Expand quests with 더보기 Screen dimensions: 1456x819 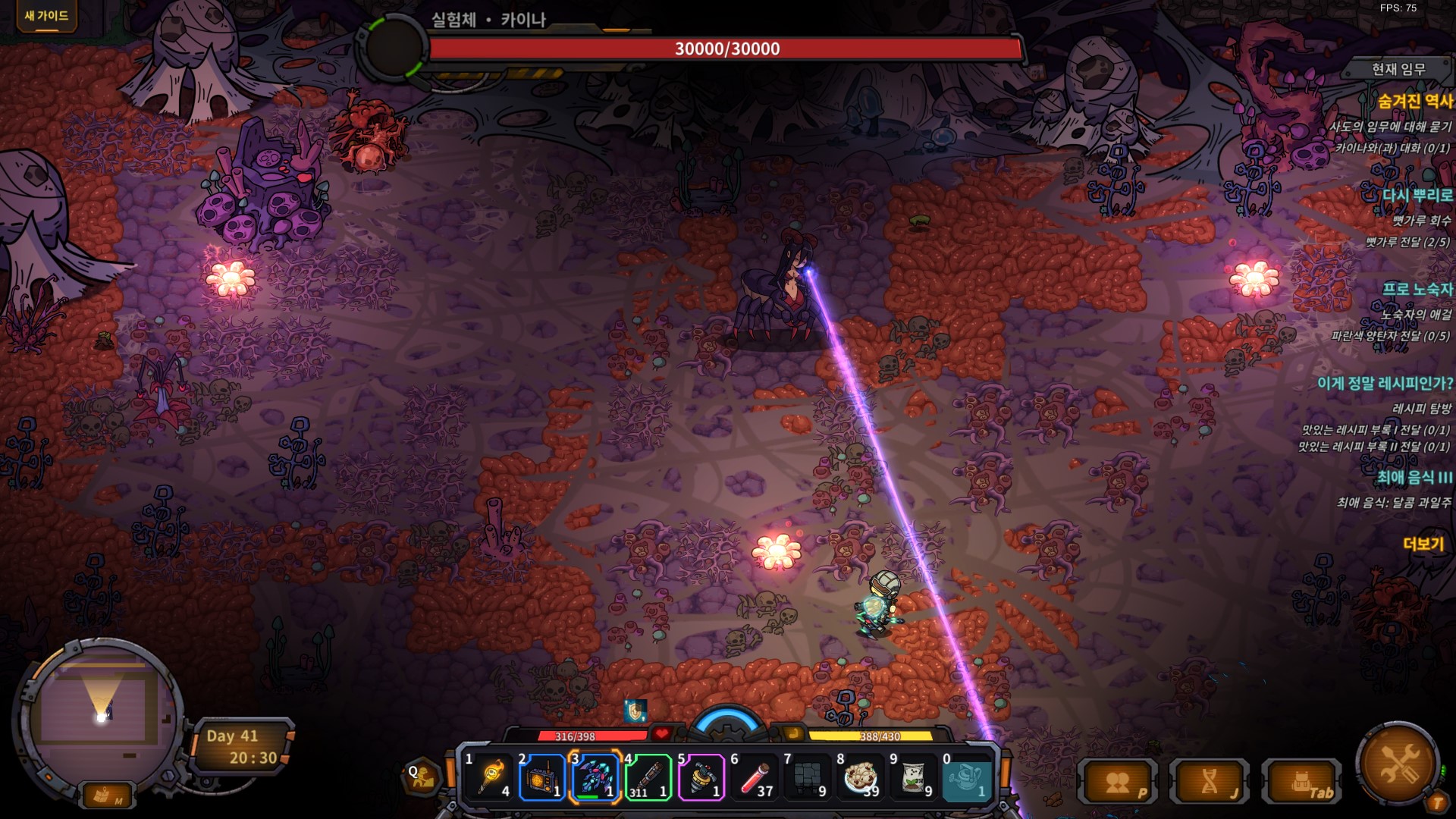click(1423, 544)
